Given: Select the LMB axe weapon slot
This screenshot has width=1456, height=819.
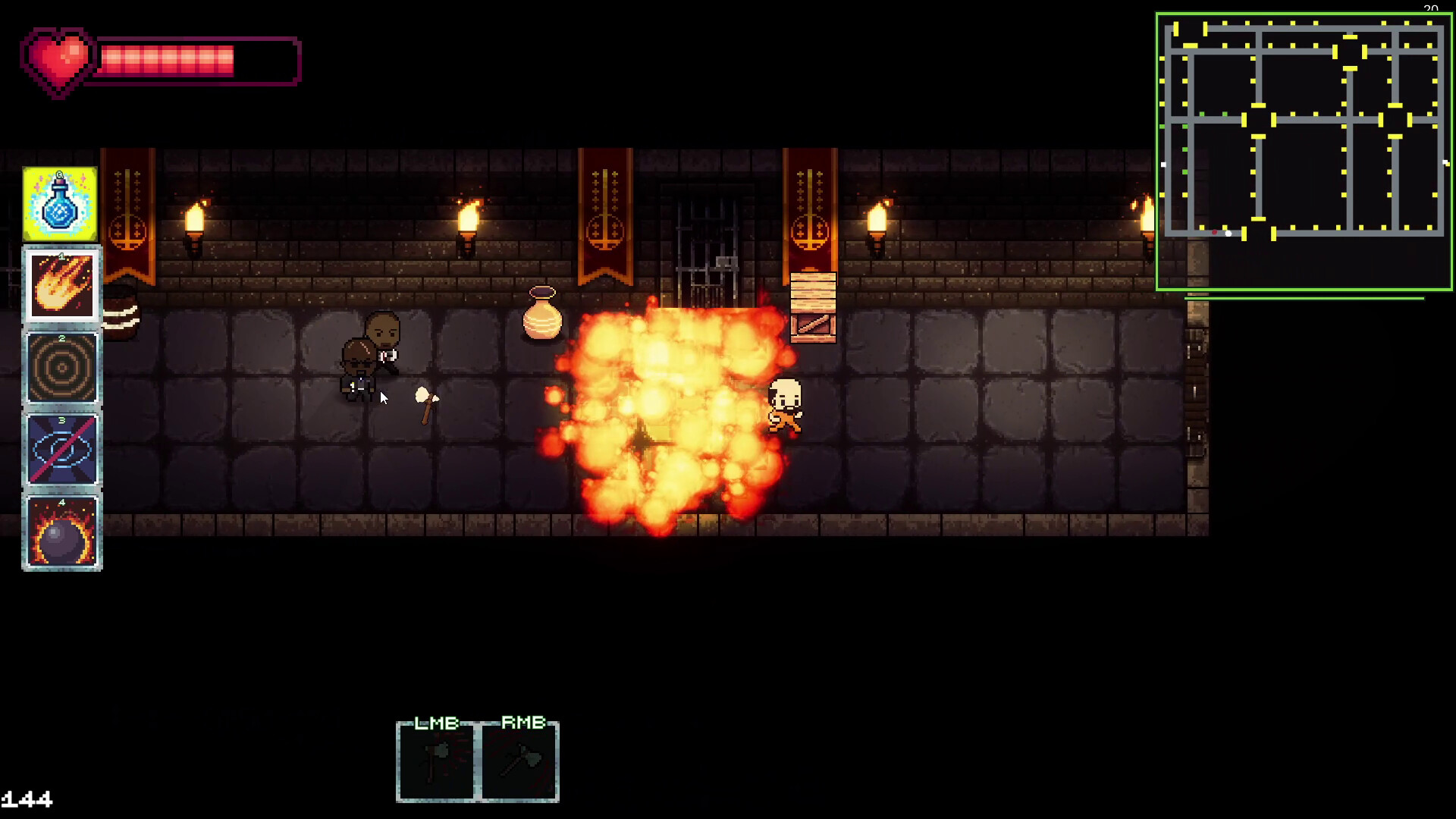Looking at the screenshot, I should 436,761.
